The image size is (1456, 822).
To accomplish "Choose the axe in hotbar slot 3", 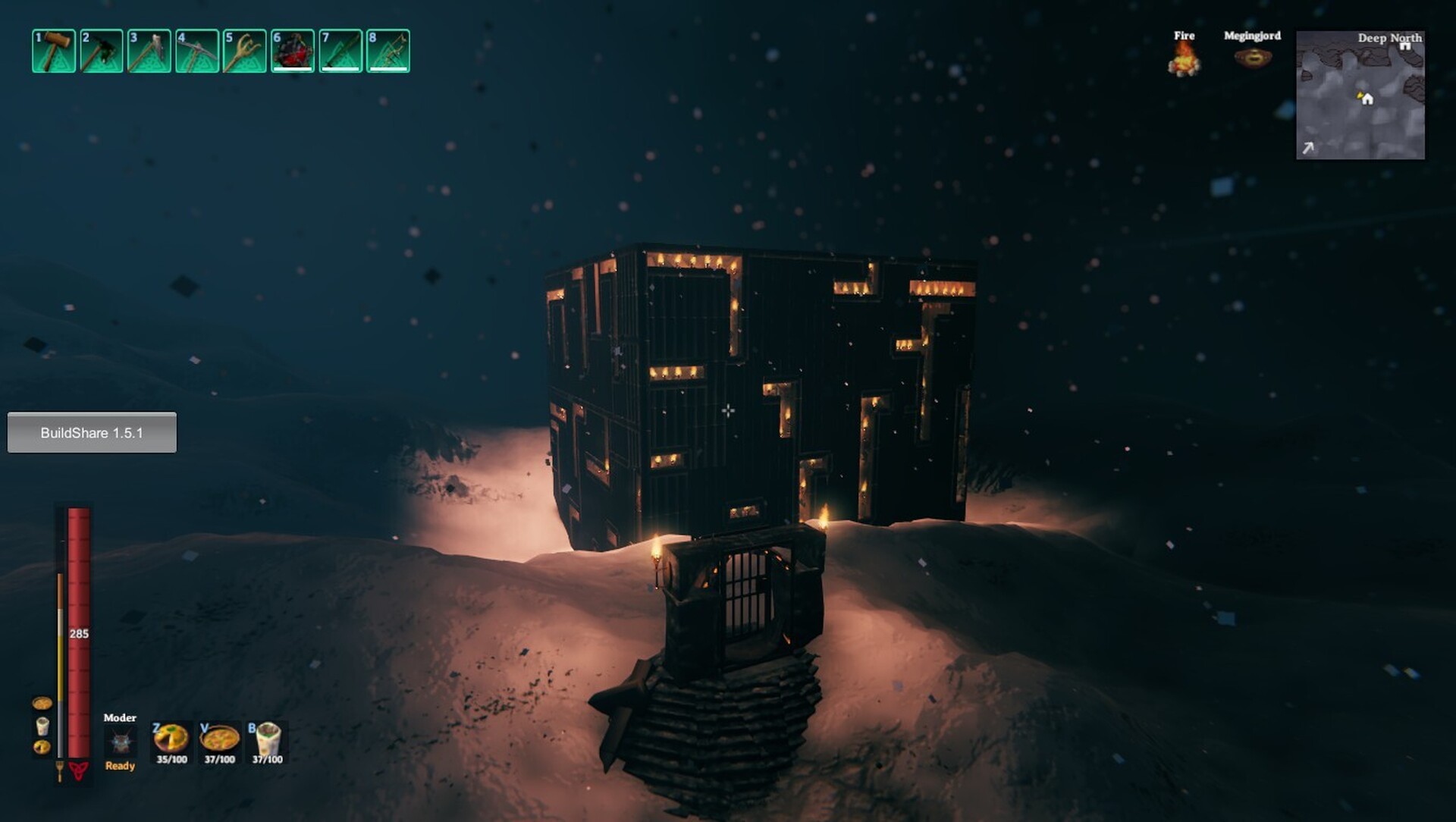I will pos(149,52).
